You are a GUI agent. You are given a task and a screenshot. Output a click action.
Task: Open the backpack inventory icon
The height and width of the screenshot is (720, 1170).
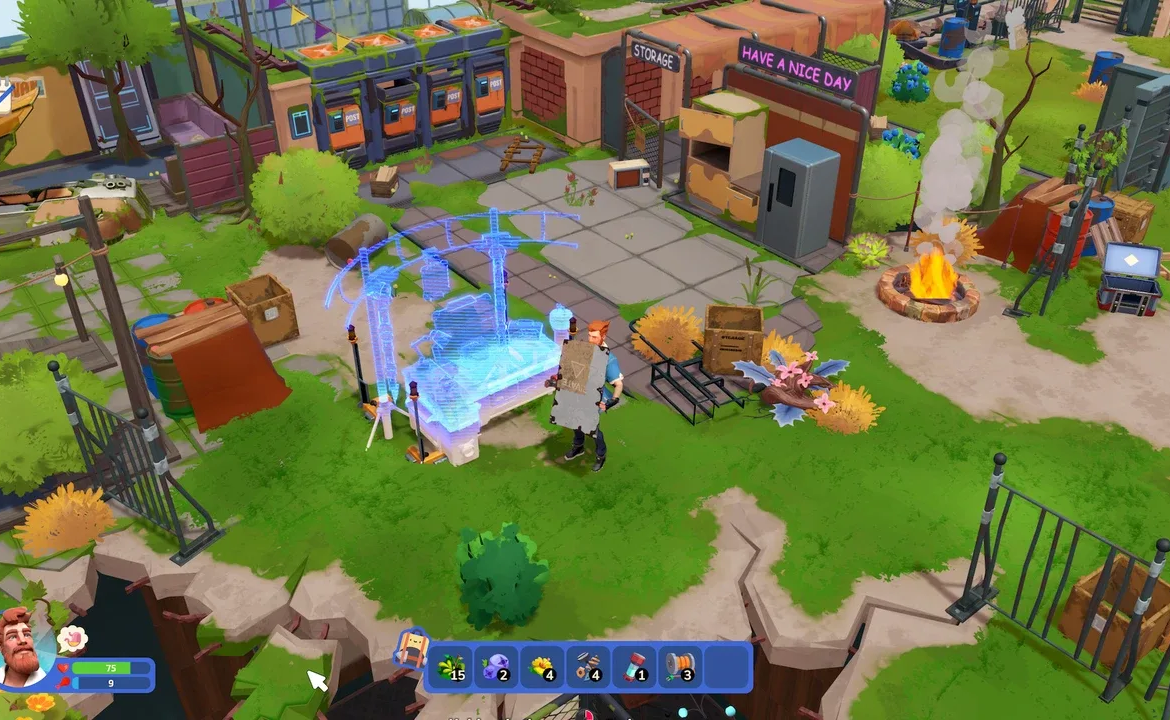pyautogui.click(x=411, y=651)
